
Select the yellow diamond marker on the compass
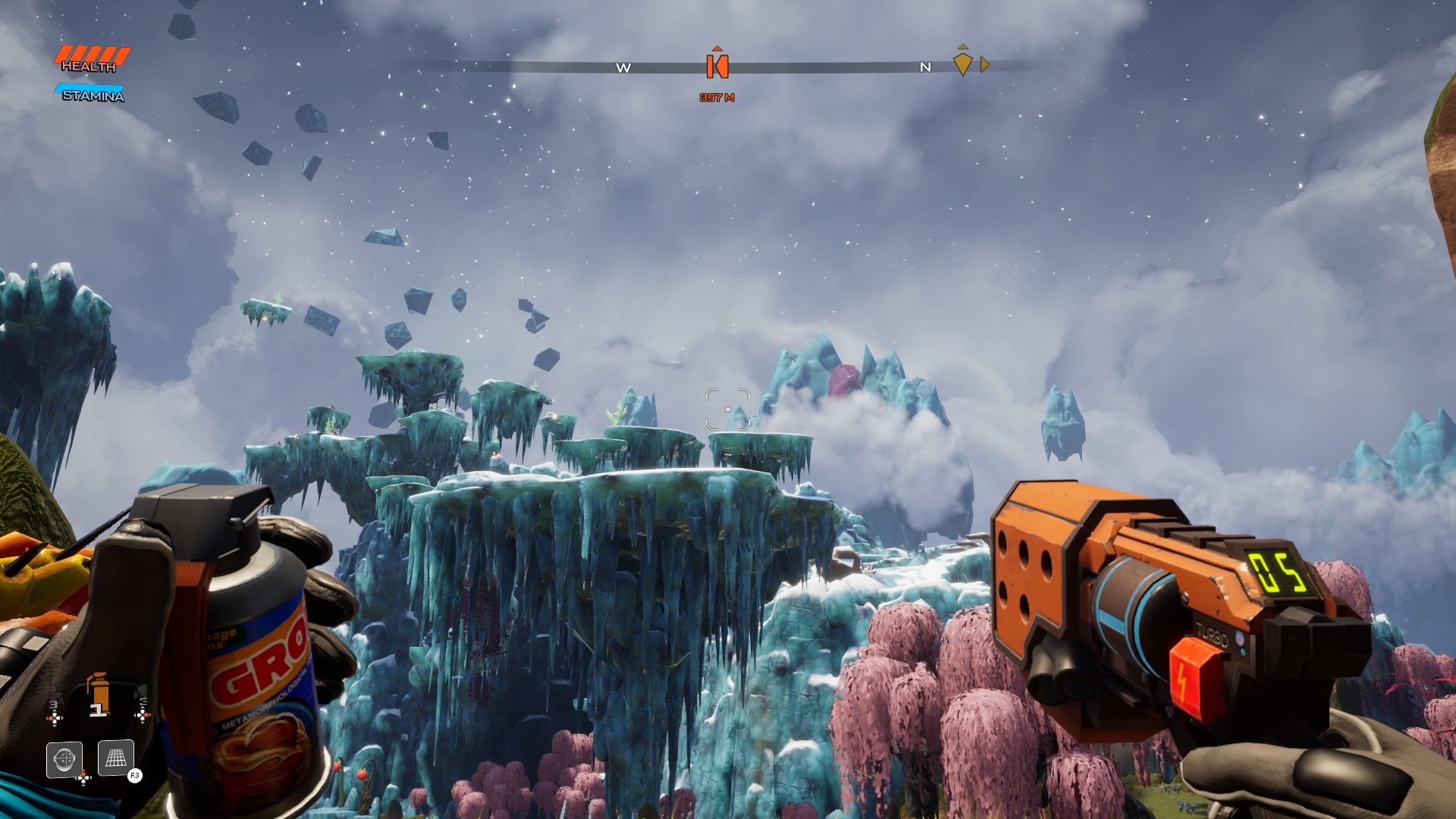pos(962,63)
